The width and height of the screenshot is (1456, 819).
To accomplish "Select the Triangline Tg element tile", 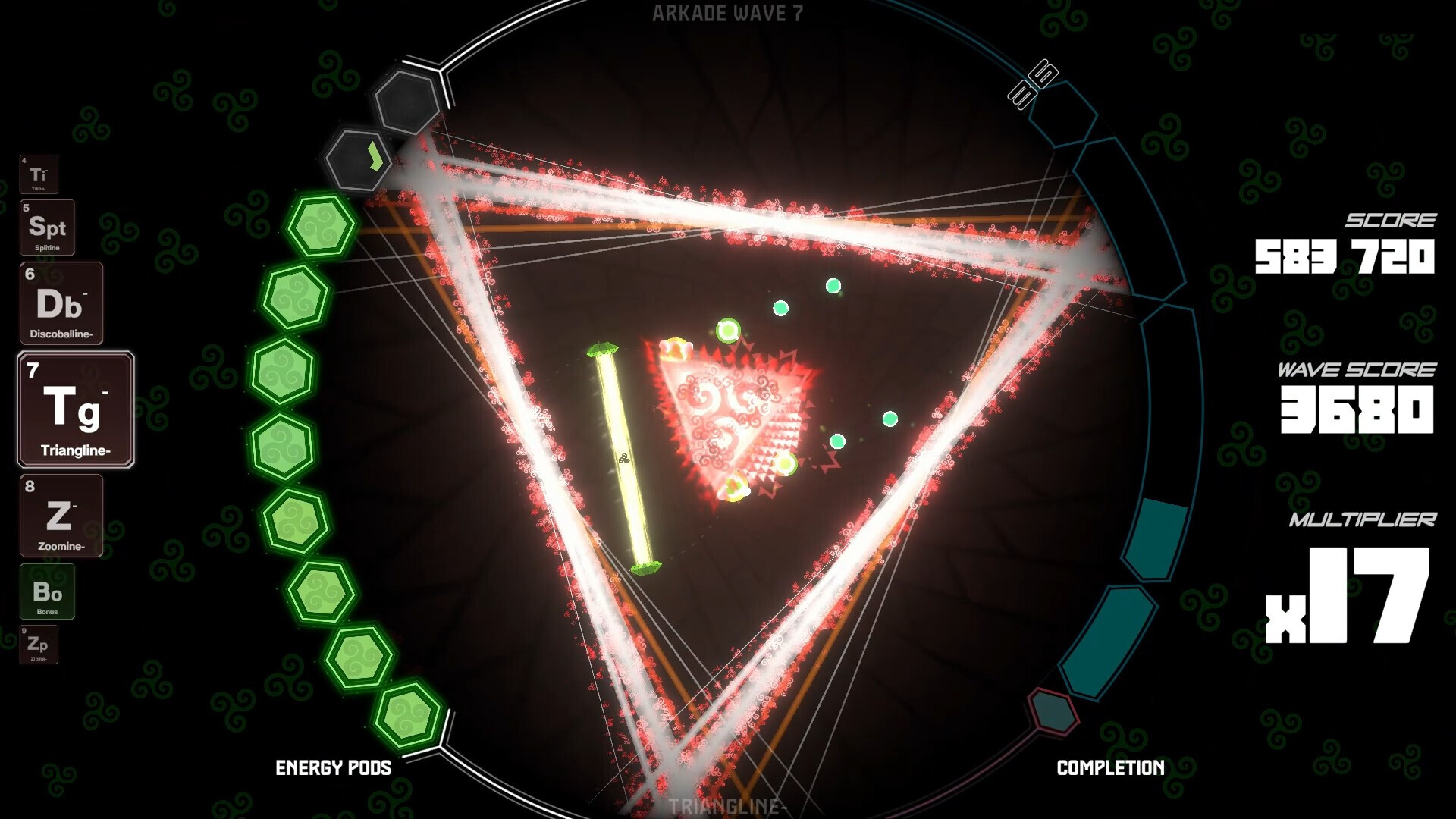I will pyautogui.click(x=74, y=409).
